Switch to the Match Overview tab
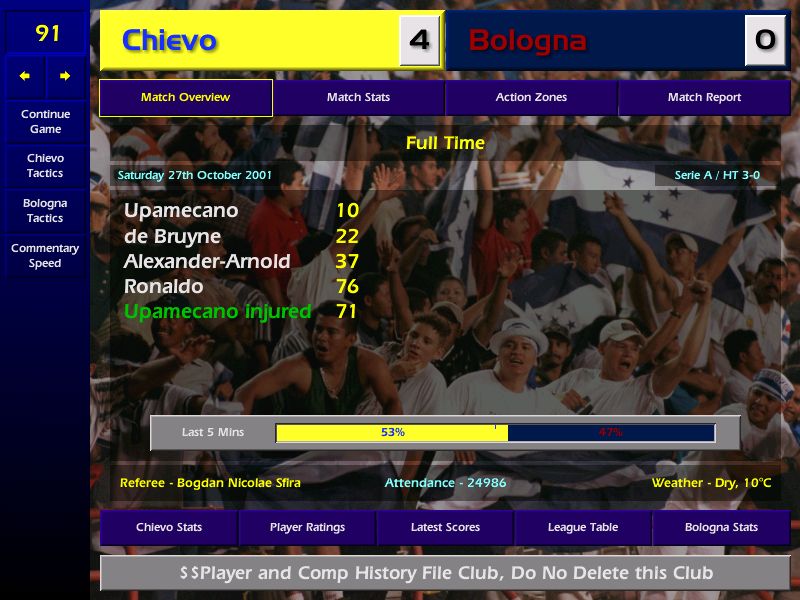The height and width of the screenshot is (600, 800). tap(185, 98)
